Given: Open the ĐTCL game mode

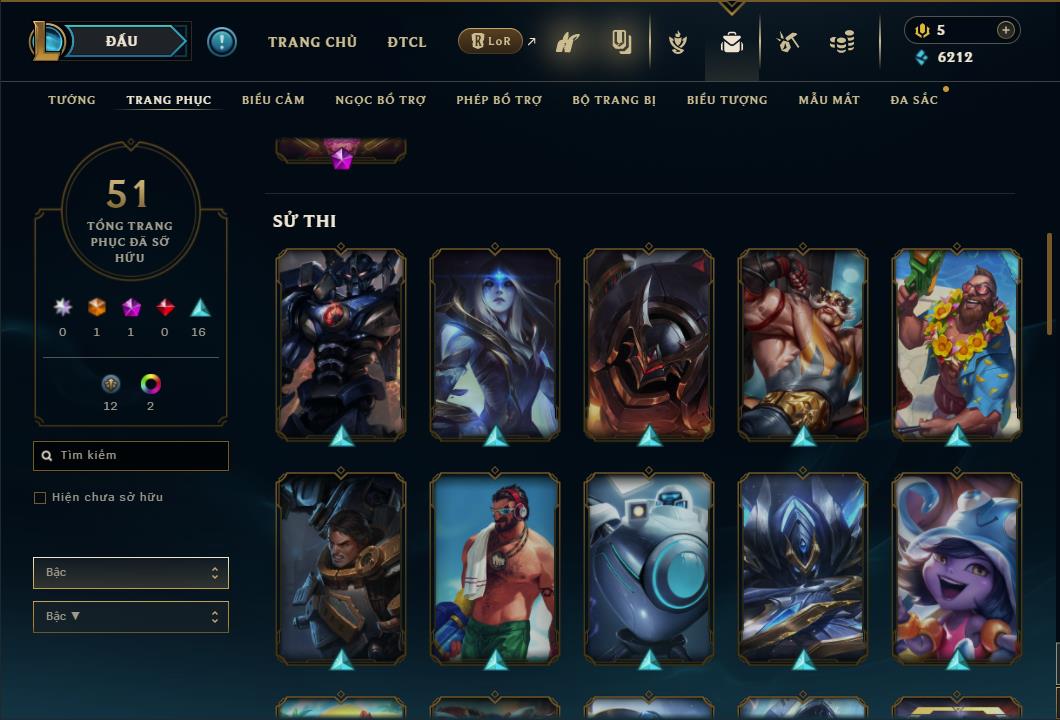Looking at the screenshot, I should click(x=407, y=42).
